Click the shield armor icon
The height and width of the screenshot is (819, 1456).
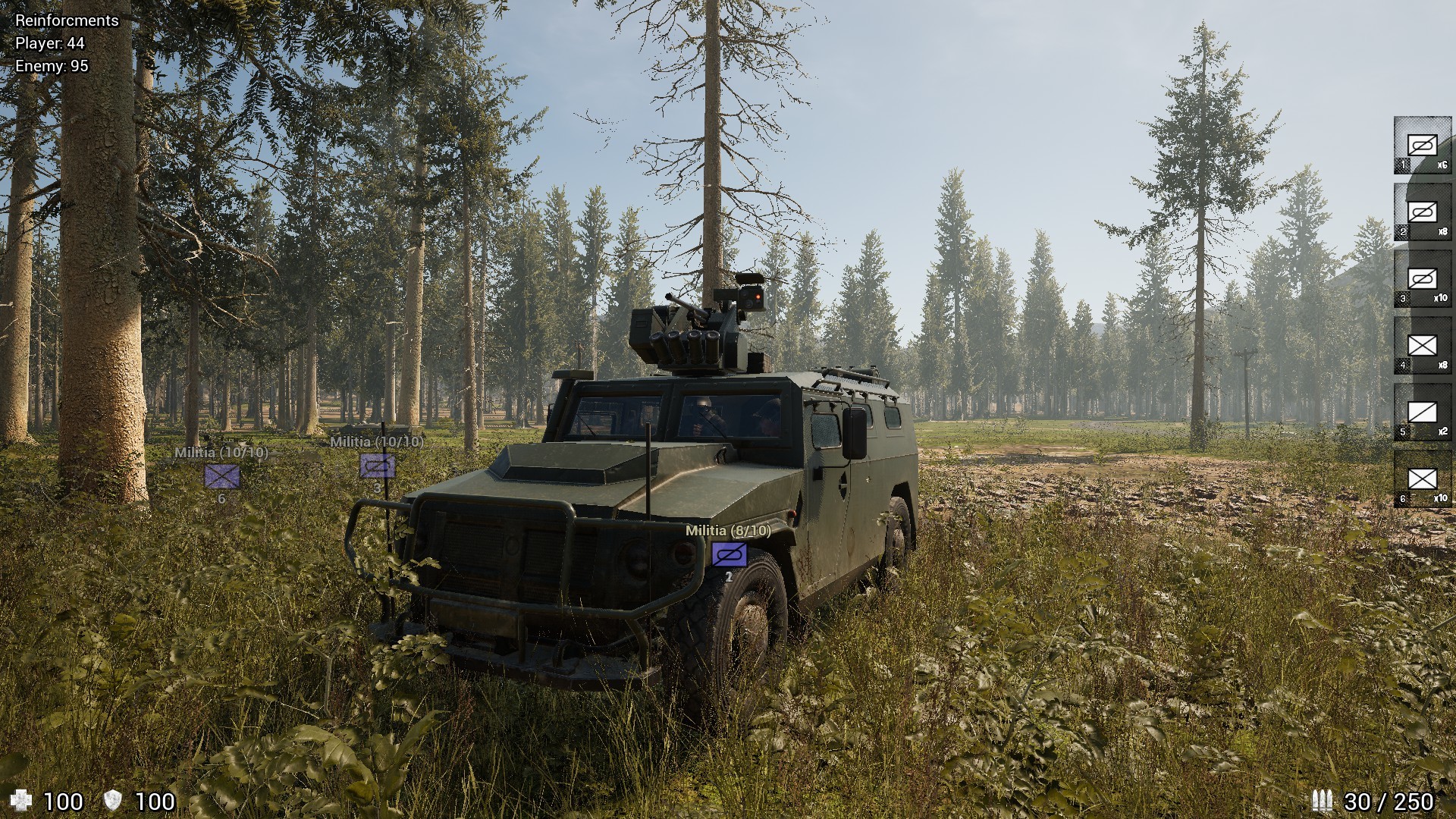click(x=112, y=799)
